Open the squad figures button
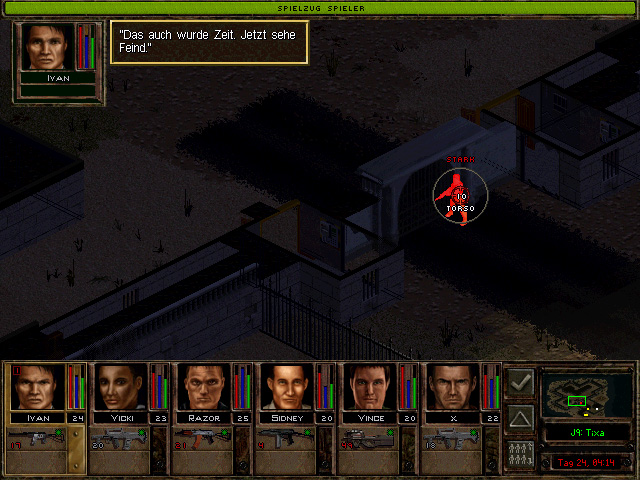The width and height of the screenshot is (640, 480). tap(520, 453)
